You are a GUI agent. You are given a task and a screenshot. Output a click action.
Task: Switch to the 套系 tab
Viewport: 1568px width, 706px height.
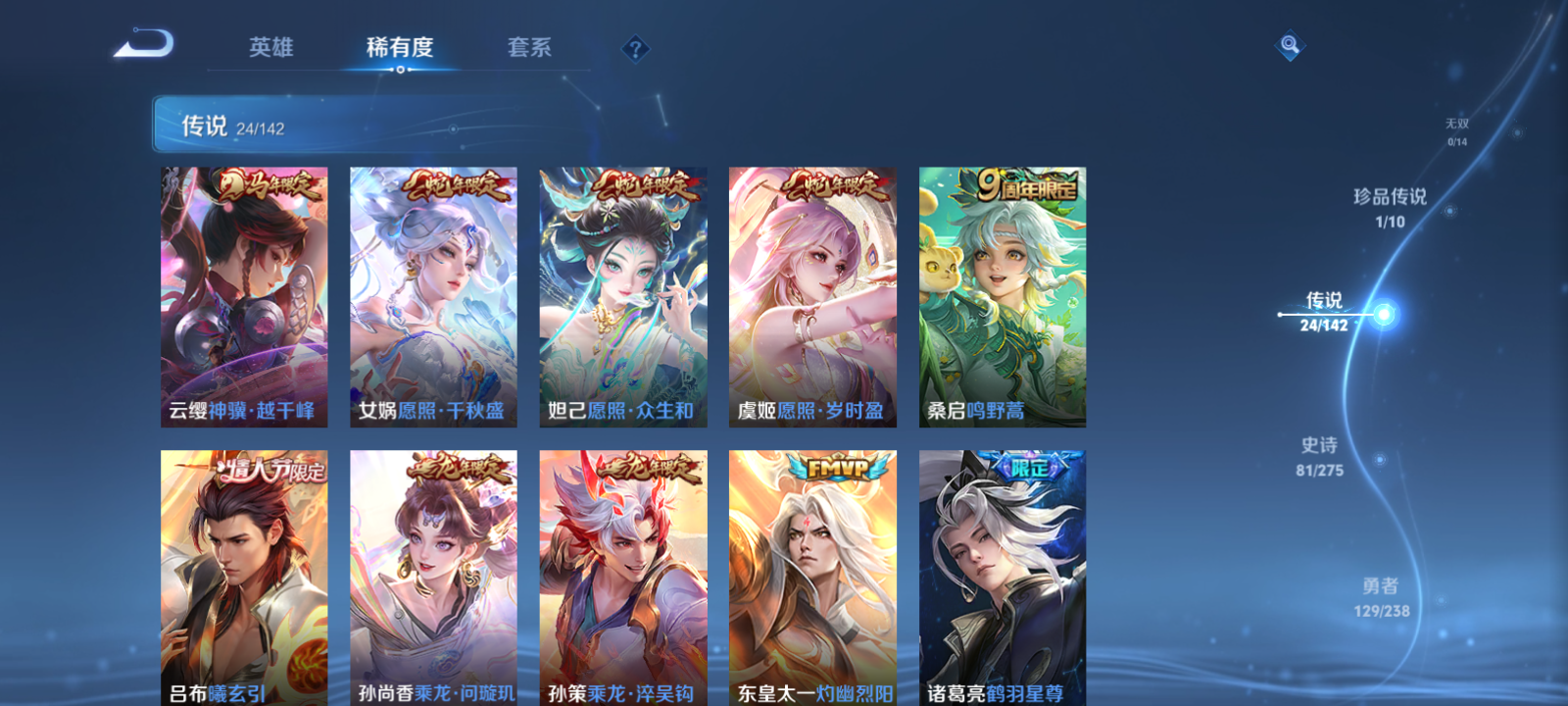tap(530, 45)
